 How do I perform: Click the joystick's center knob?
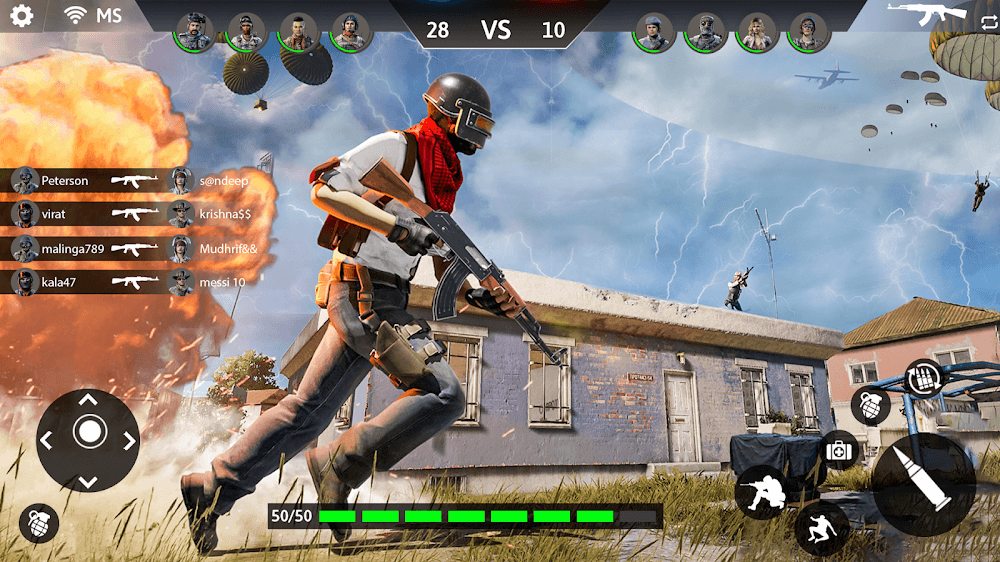coord(88,433)
